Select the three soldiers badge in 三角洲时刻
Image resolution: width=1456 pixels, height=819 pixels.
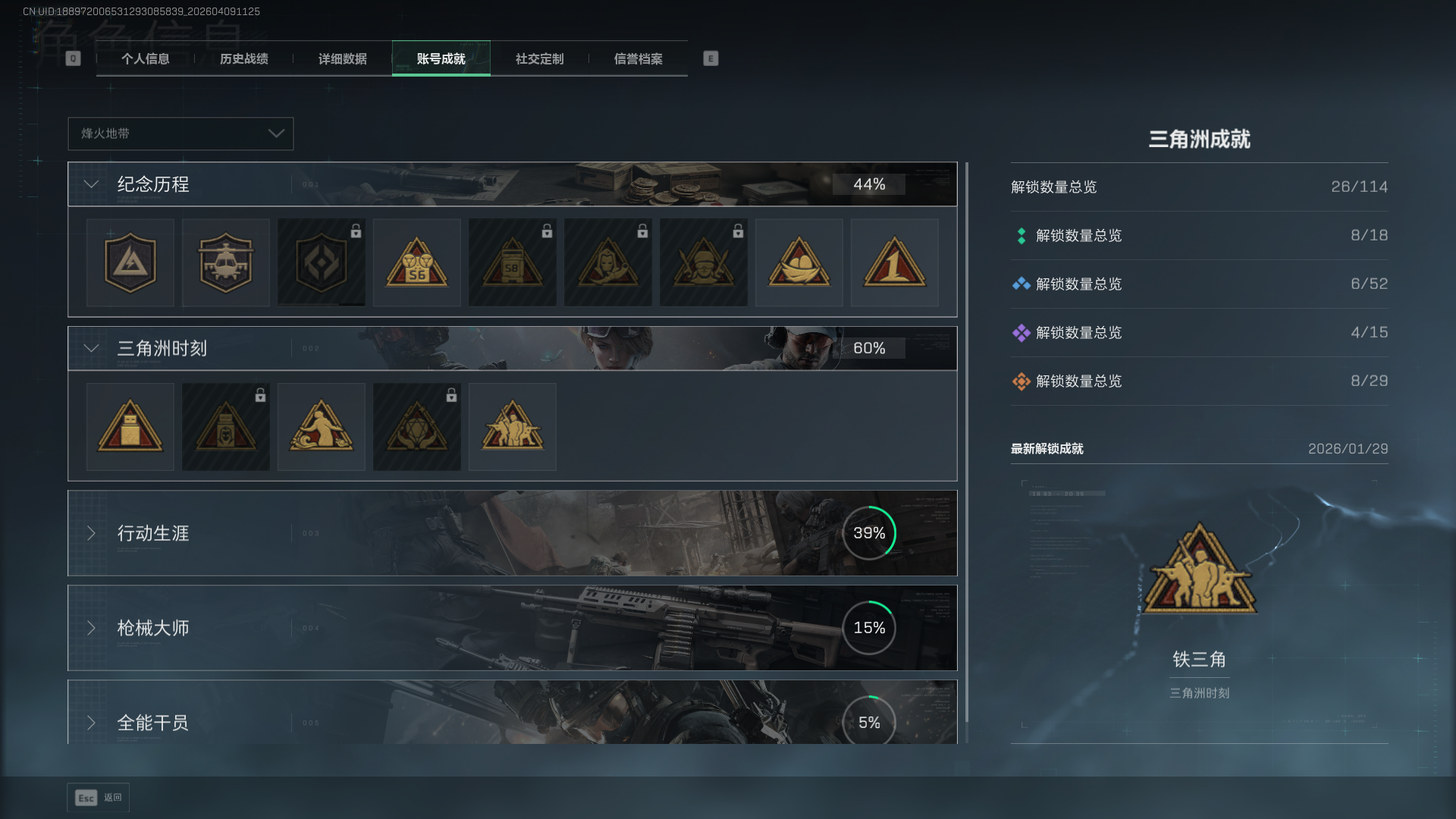click(x=512, y=427)
